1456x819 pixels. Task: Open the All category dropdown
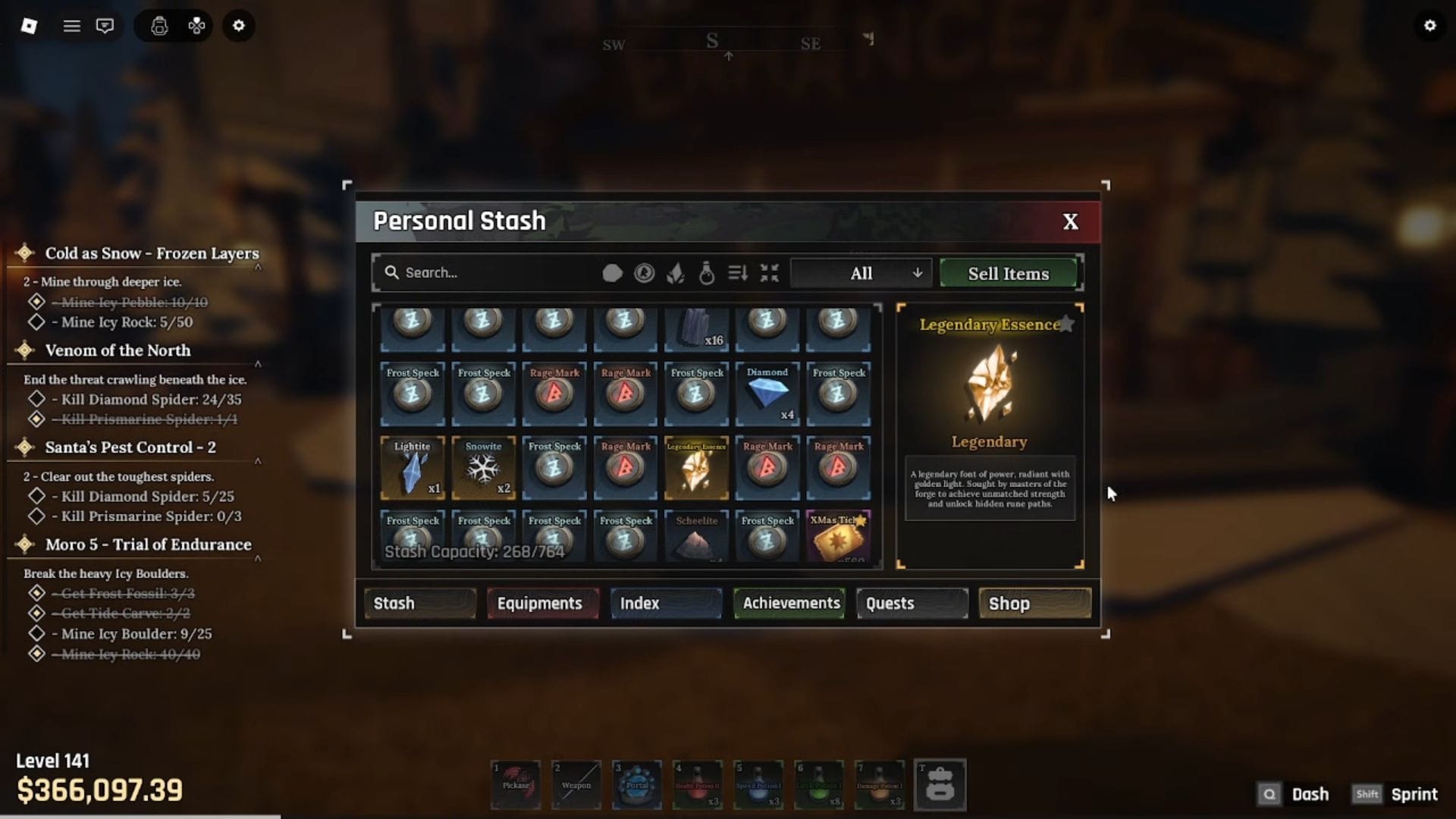860,272
